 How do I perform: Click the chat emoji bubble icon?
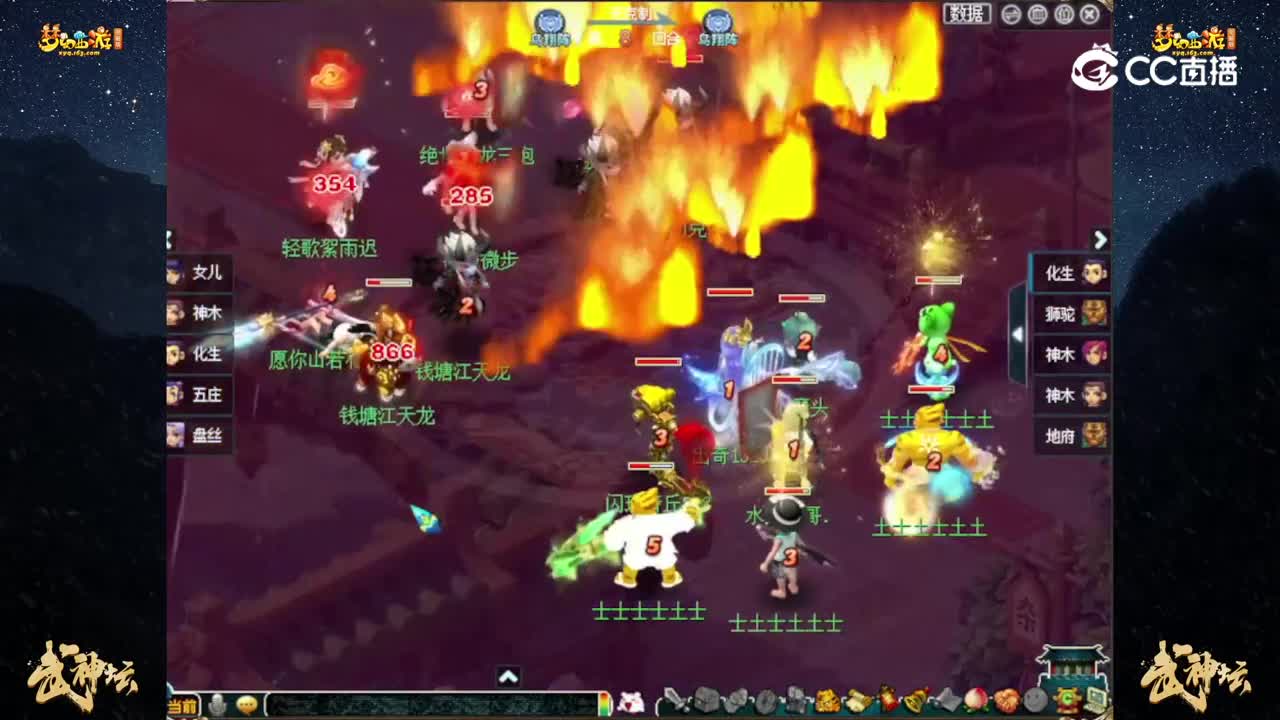pos(246,705)
